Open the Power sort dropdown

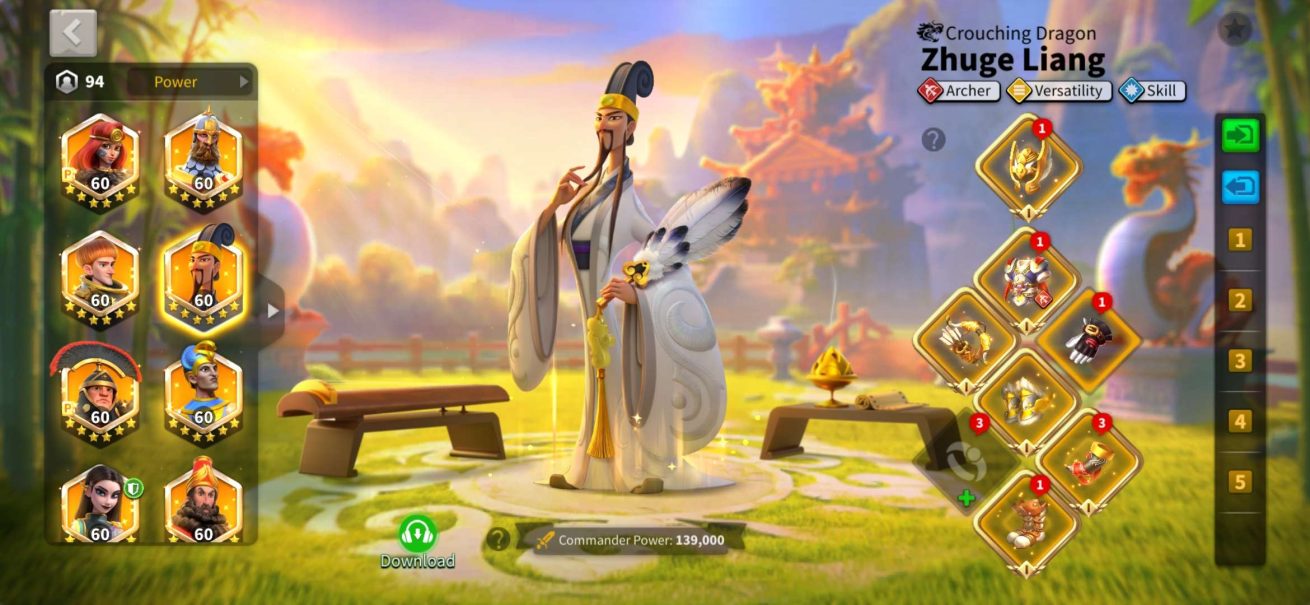(x=190, y=82)
